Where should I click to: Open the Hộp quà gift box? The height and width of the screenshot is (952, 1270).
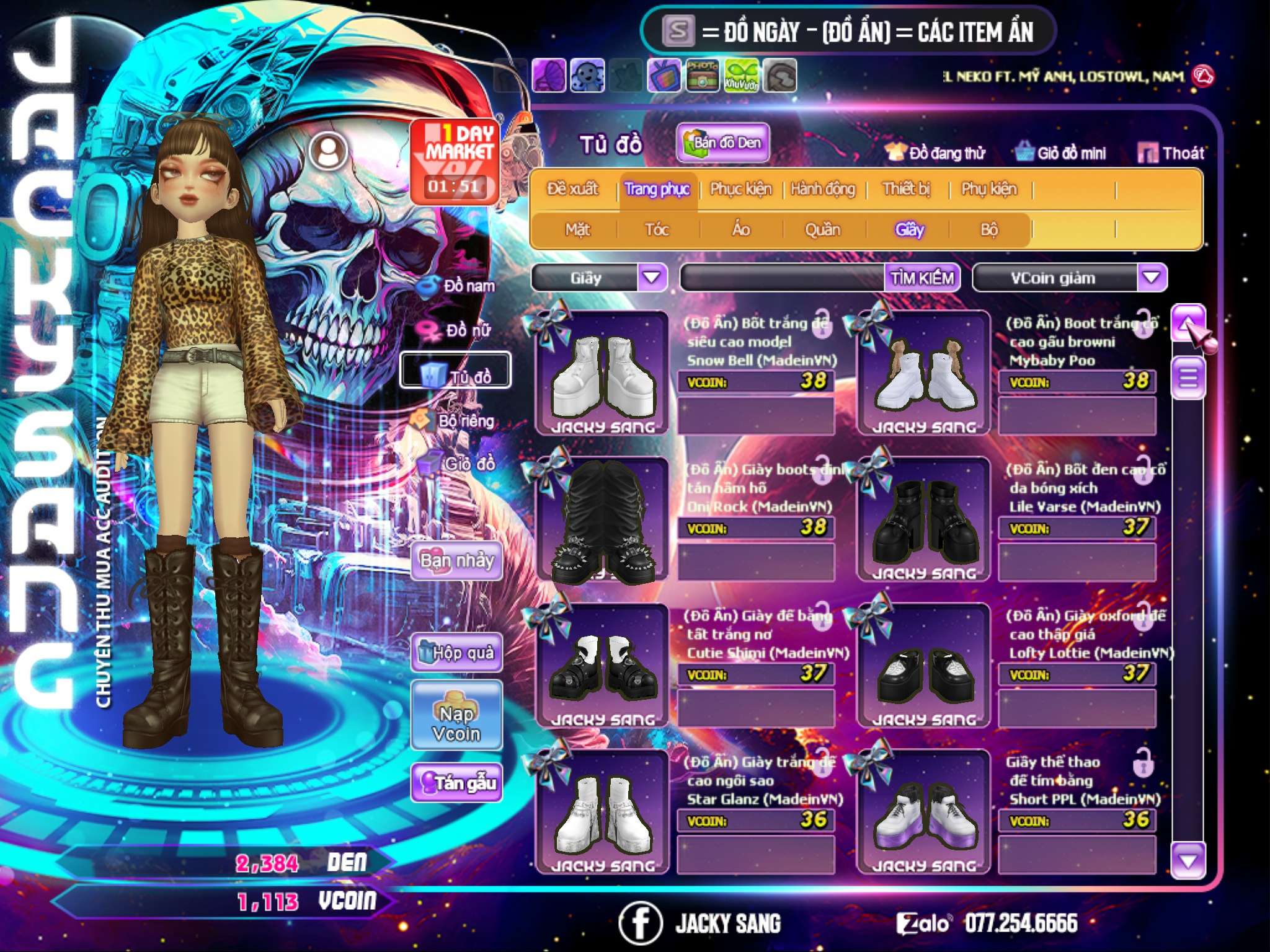tap(457, 653)
